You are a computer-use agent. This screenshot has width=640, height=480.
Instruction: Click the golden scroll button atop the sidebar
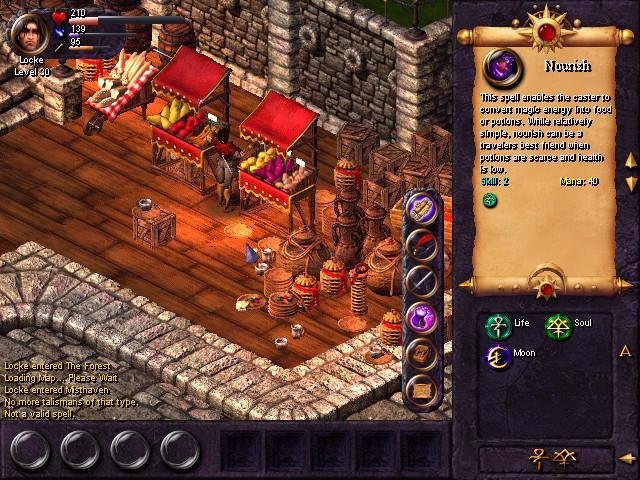point(422,208)
